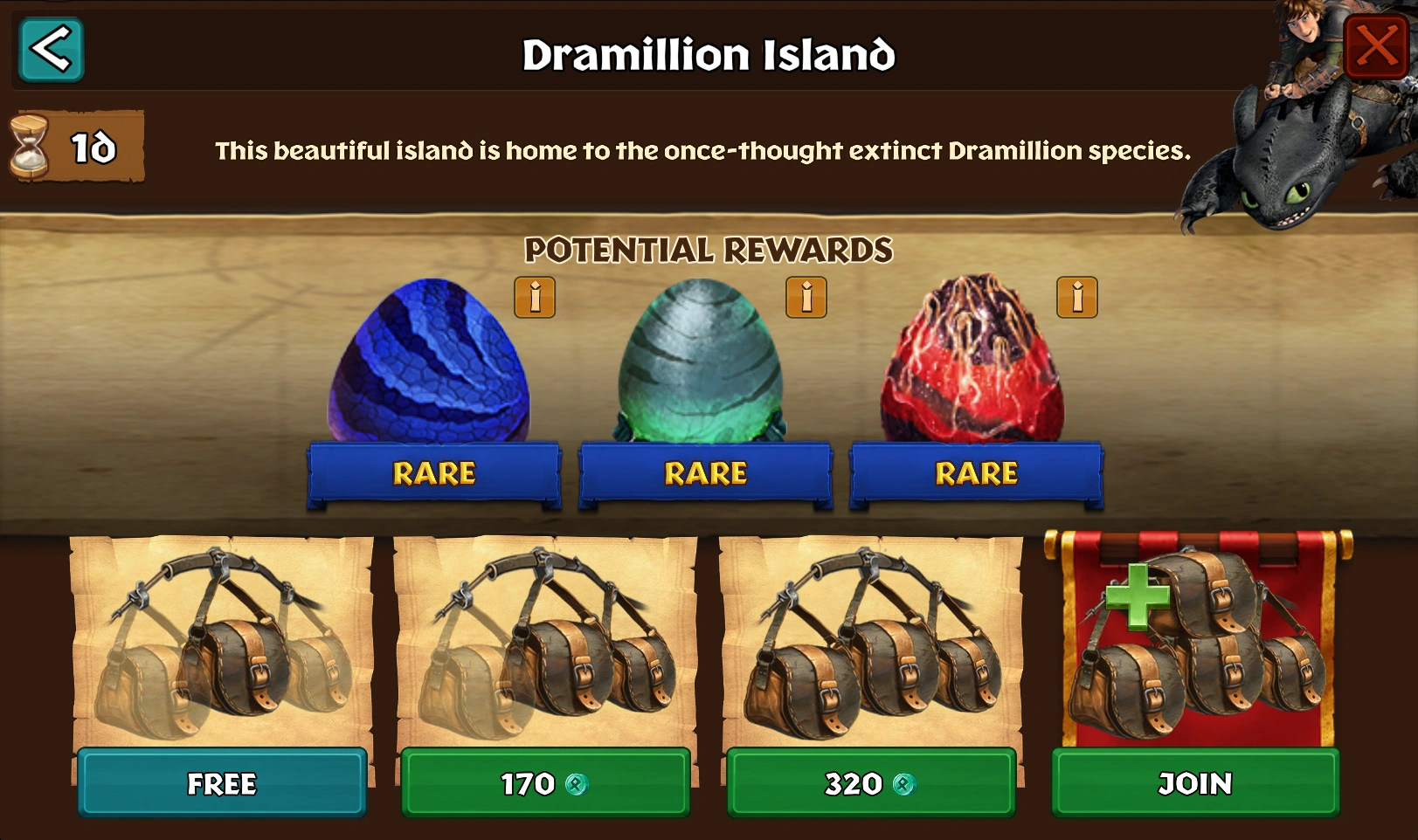Tap the info icon above the green egg
The height and width of the screenshot is (840, 1418).
pos(806,298)
